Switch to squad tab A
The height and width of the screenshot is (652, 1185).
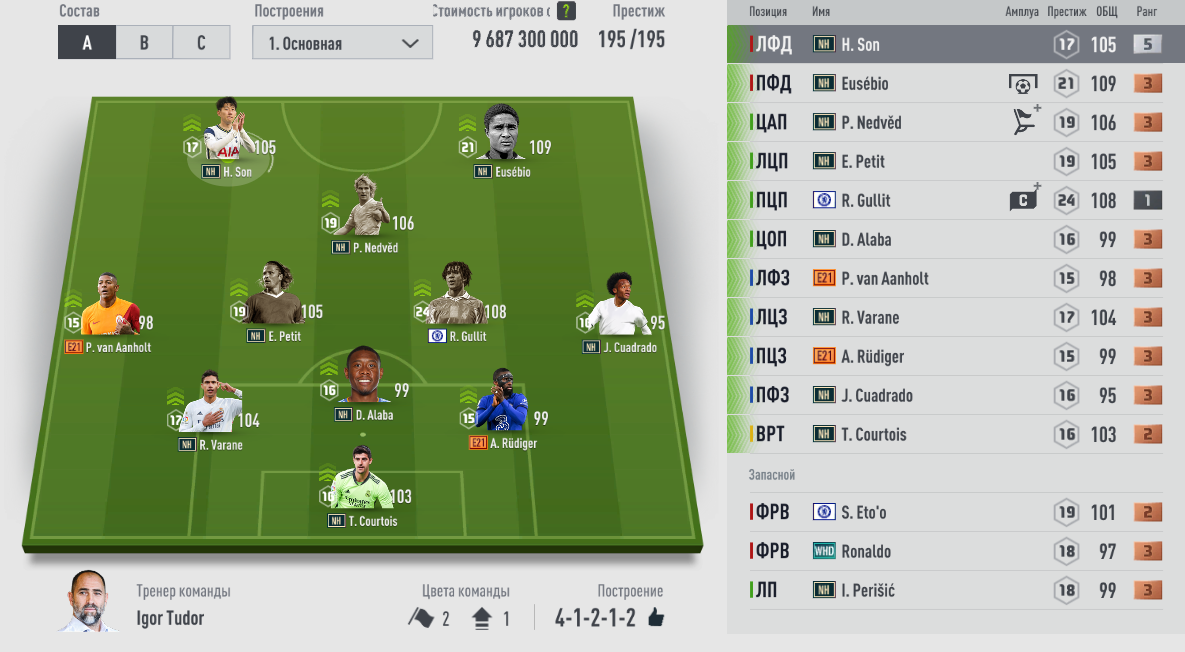(87, 43)
